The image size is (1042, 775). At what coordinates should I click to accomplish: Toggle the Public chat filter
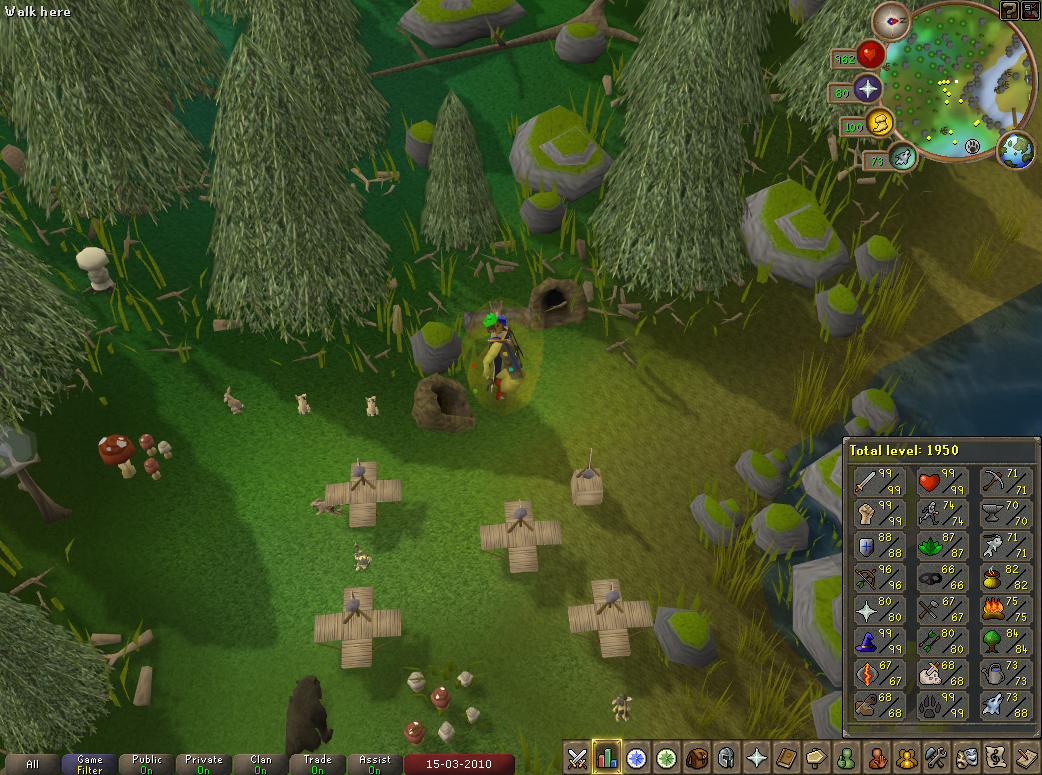tap(147, 764)
